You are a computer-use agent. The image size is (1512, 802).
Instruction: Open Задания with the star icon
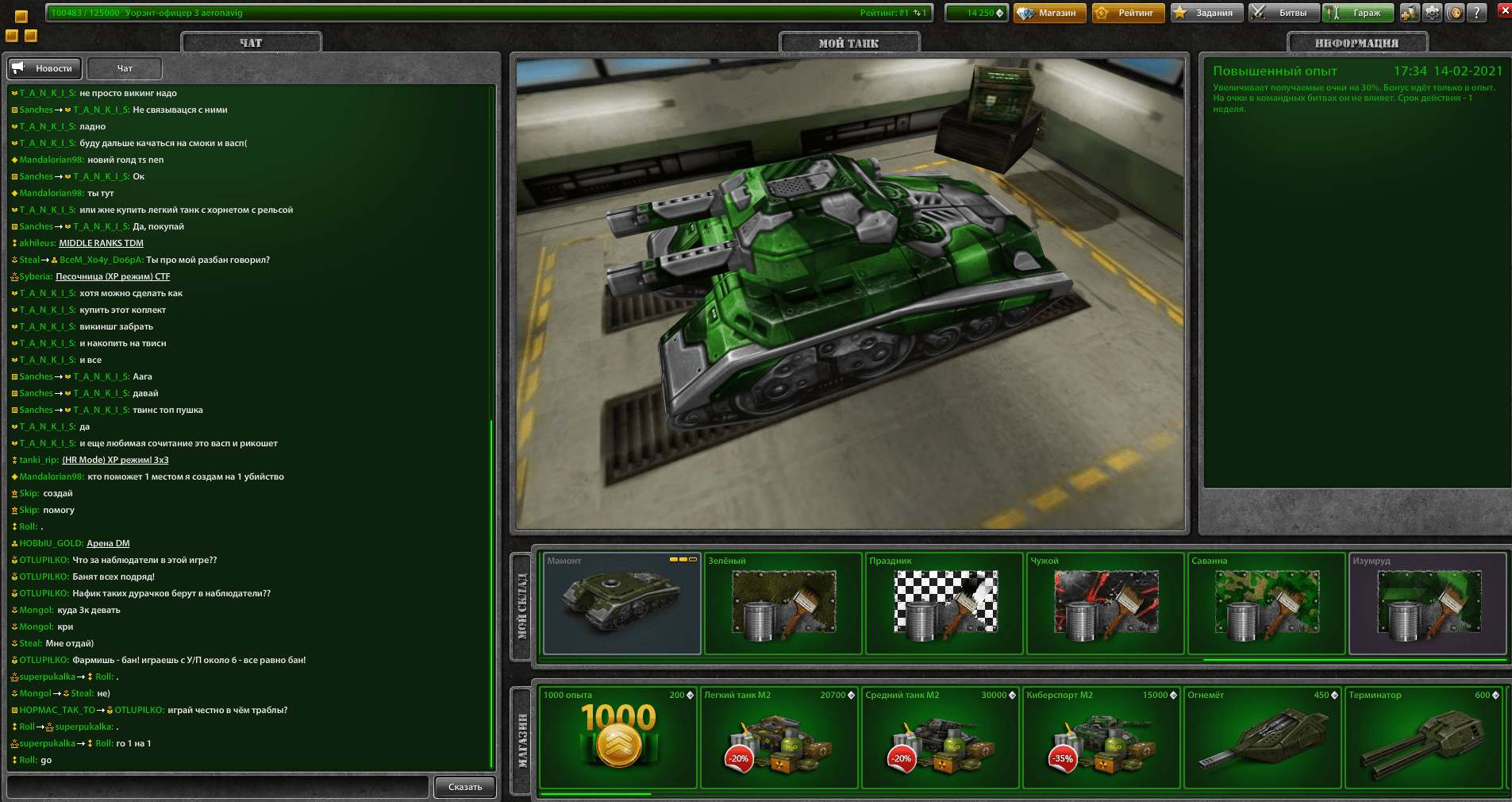(1207, 13)
